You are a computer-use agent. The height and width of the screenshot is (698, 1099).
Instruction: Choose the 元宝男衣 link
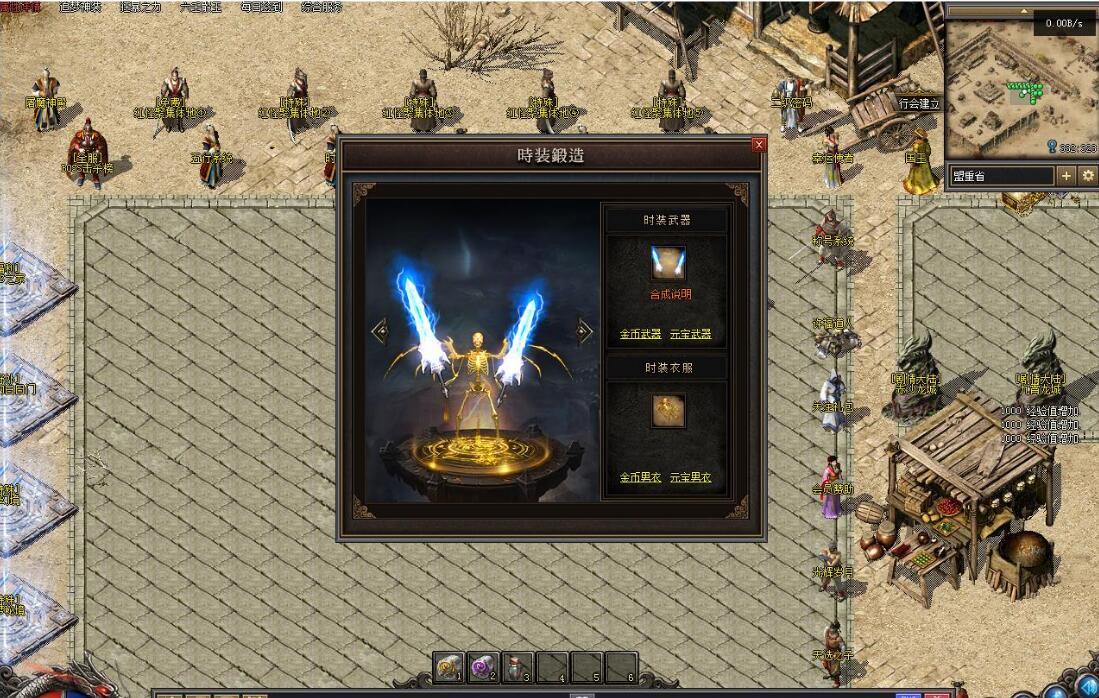coord(691,478)
